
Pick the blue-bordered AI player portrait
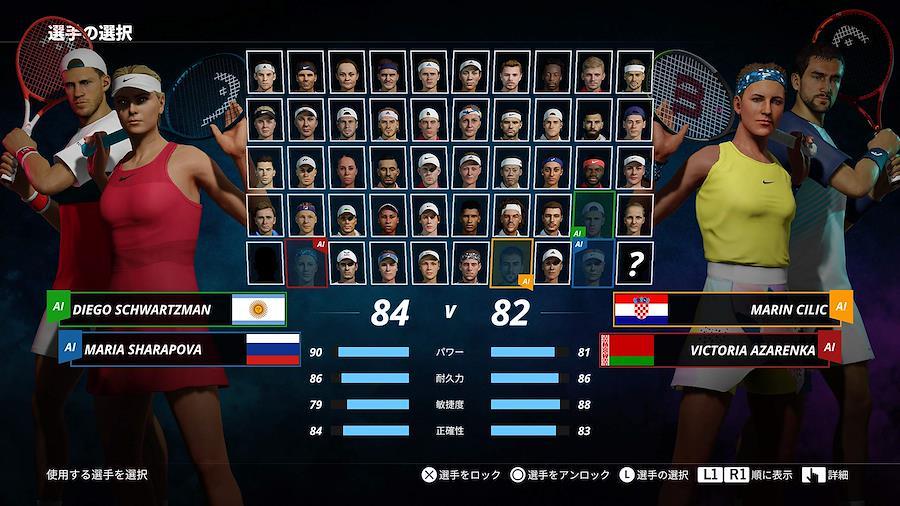pos(593,263)
